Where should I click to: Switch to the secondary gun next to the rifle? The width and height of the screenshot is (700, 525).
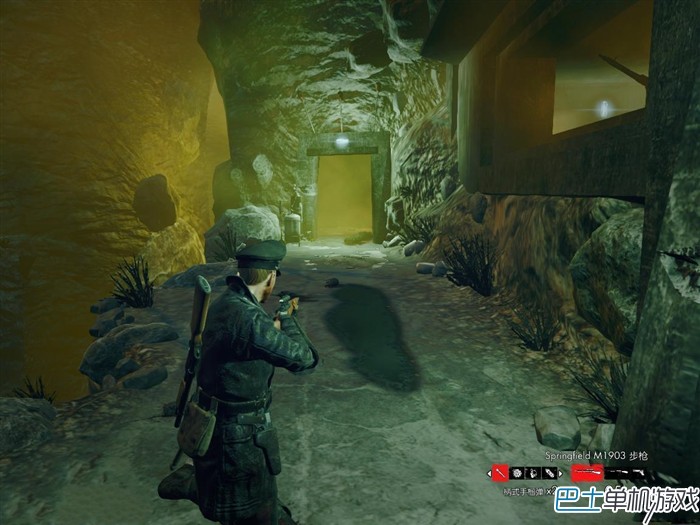click(x=616, y=473)
